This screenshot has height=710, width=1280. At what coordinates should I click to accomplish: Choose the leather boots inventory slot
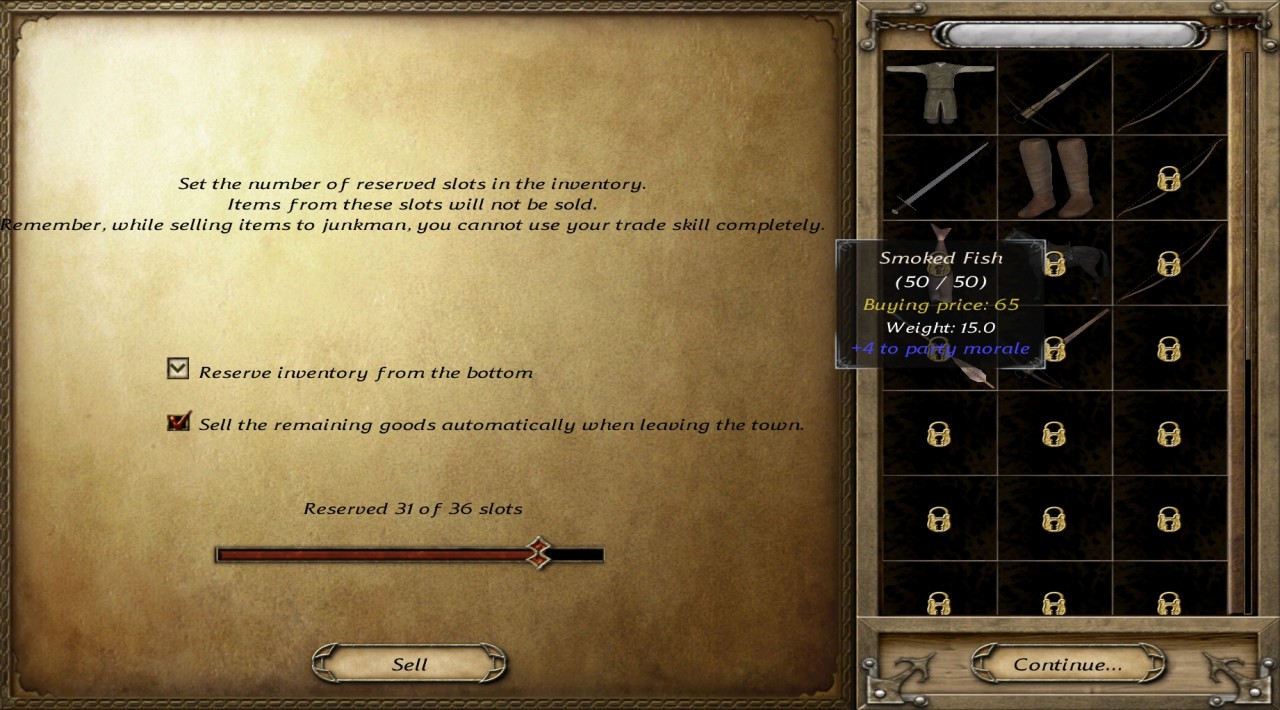1054,179
